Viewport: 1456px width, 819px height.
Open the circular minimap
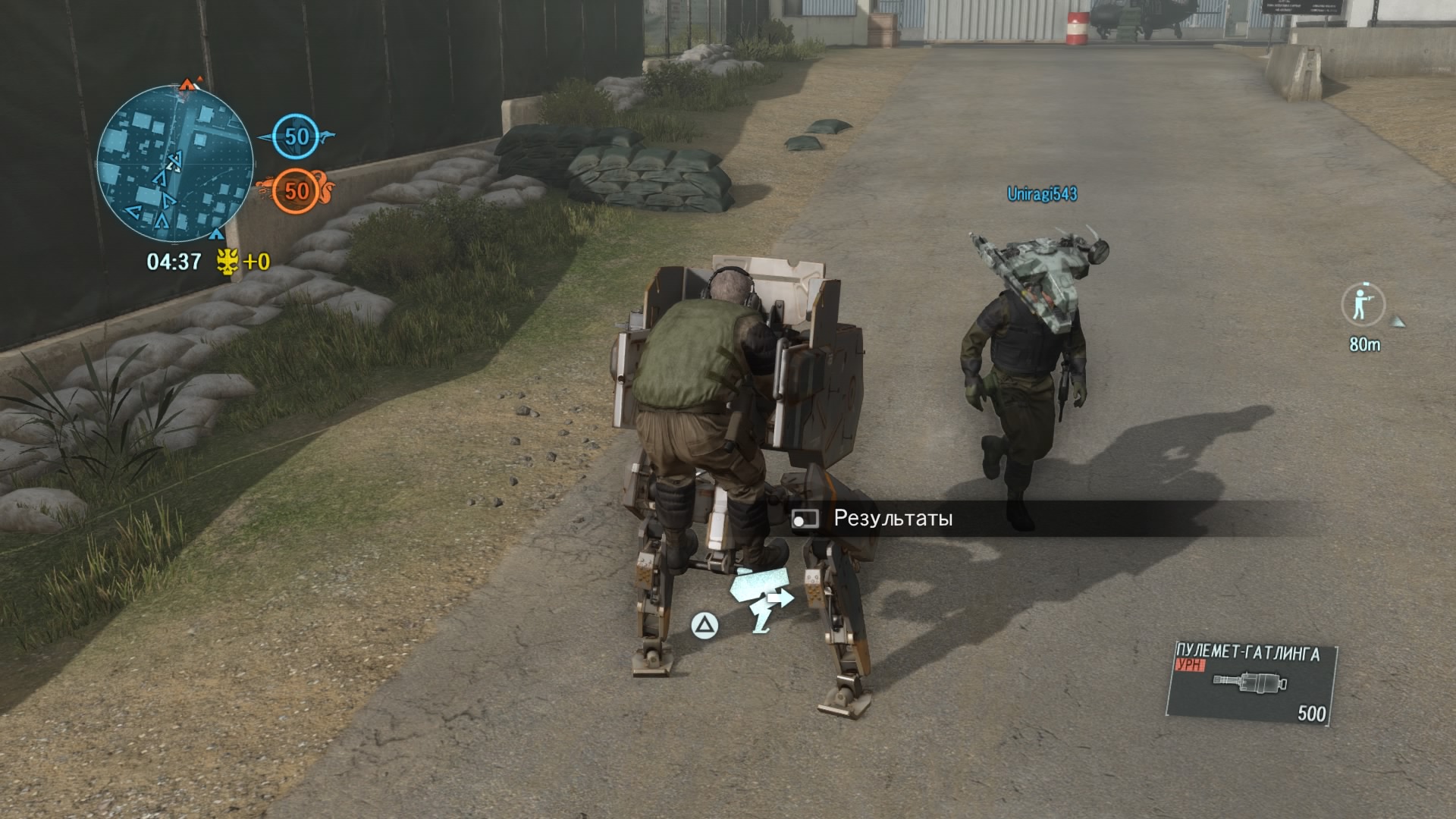point(174,164)
